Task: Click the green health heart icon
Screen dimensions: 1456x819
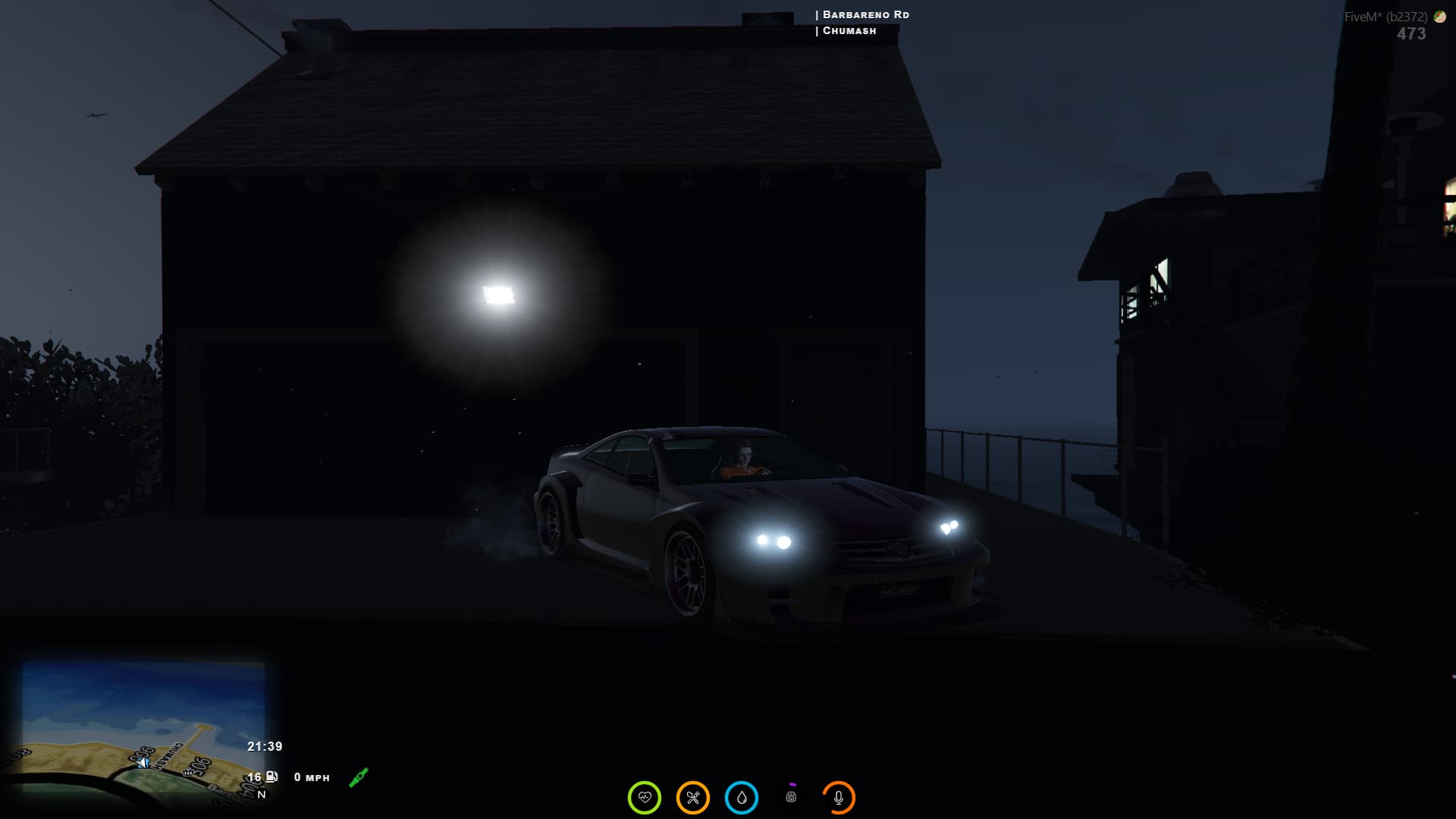Action: tap(644, 797)
